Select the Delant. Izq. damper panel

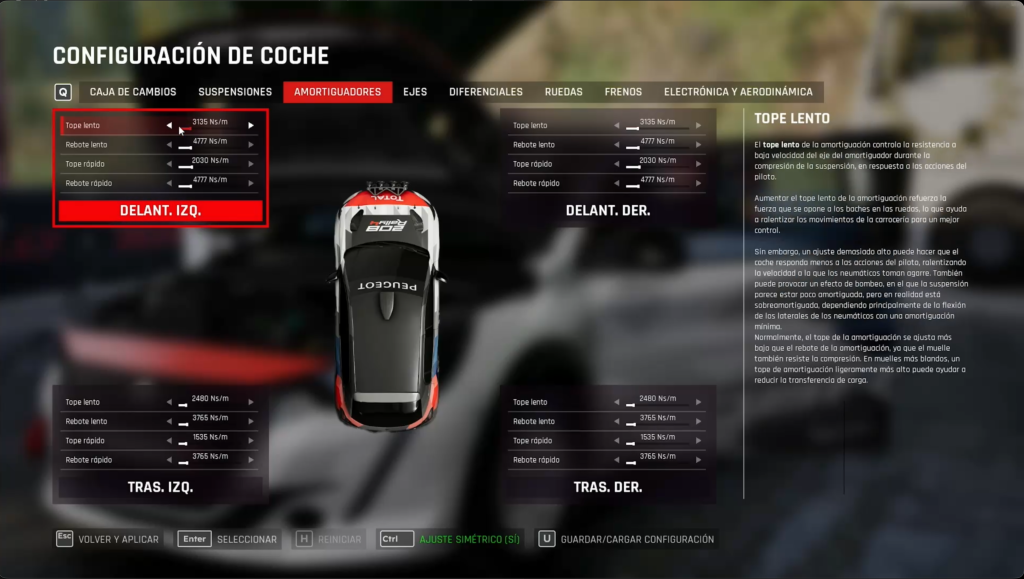click(160, 211)
